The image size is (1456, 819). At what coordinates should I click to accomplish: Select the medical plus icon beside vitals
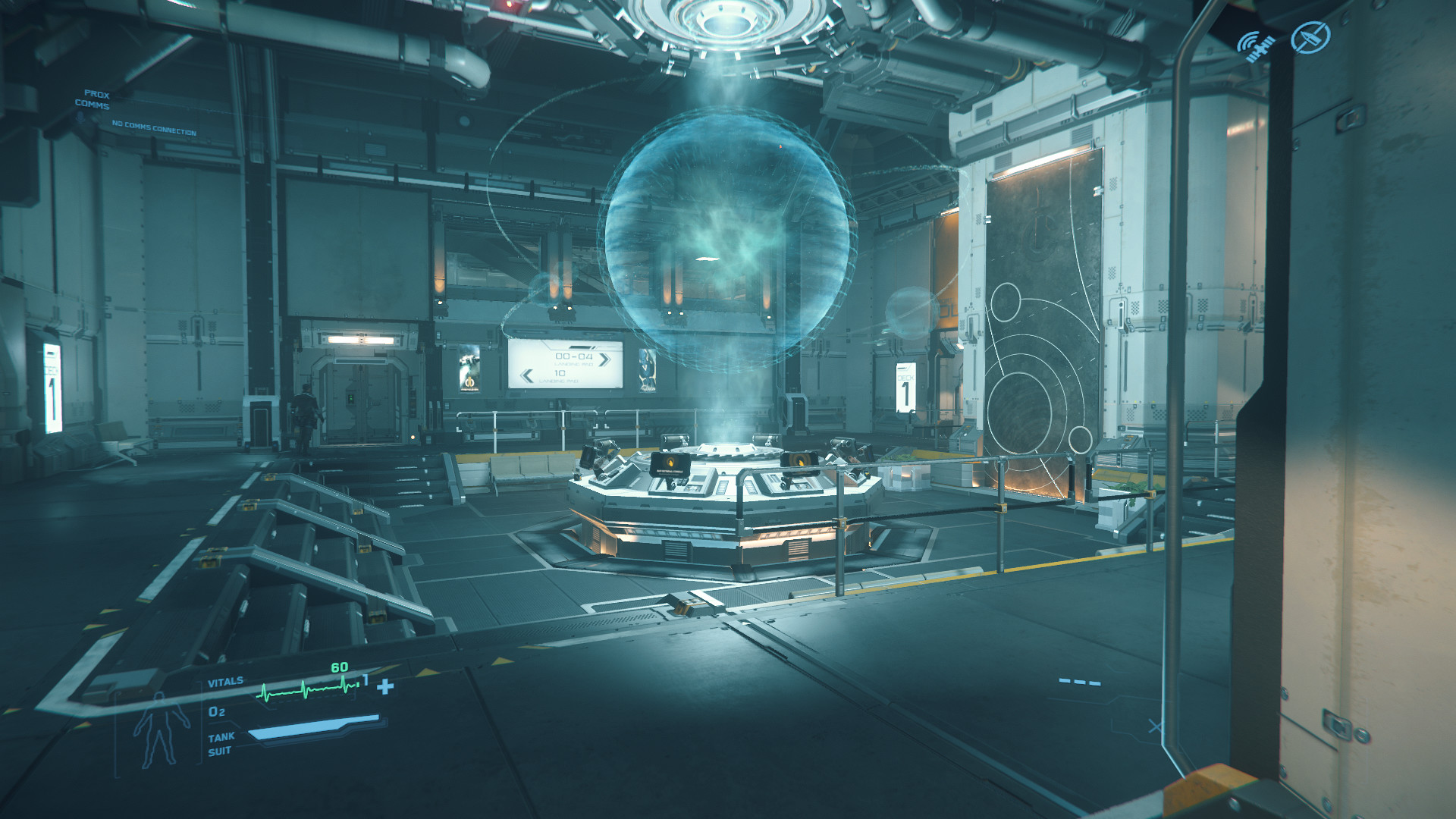pyautogui.click(x=386, y=687)
